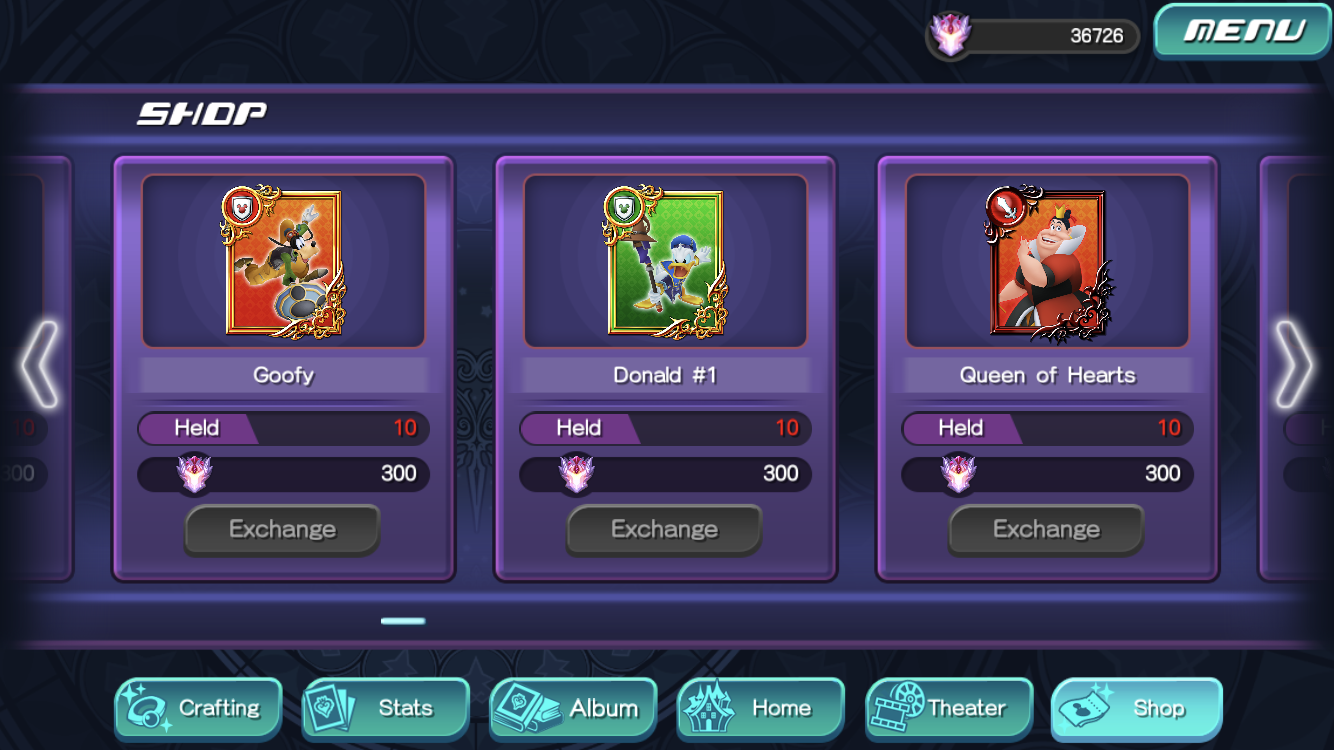Screen dimensions: 1334x750
Task: Open the Crafting screen
Action: click(198, 708)
